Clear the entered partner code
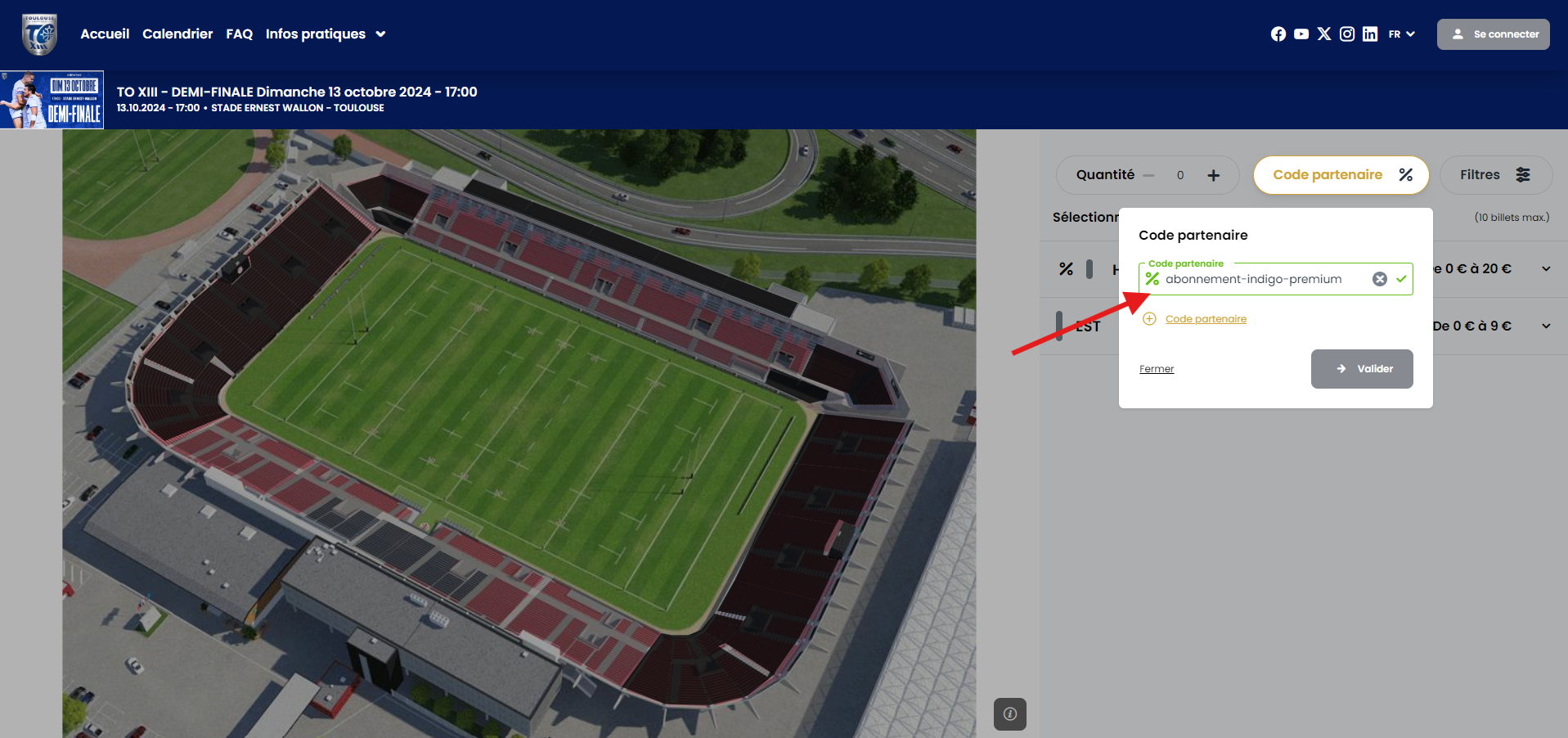This screenshot has height=738, width=1568. tap(1380, 279)
